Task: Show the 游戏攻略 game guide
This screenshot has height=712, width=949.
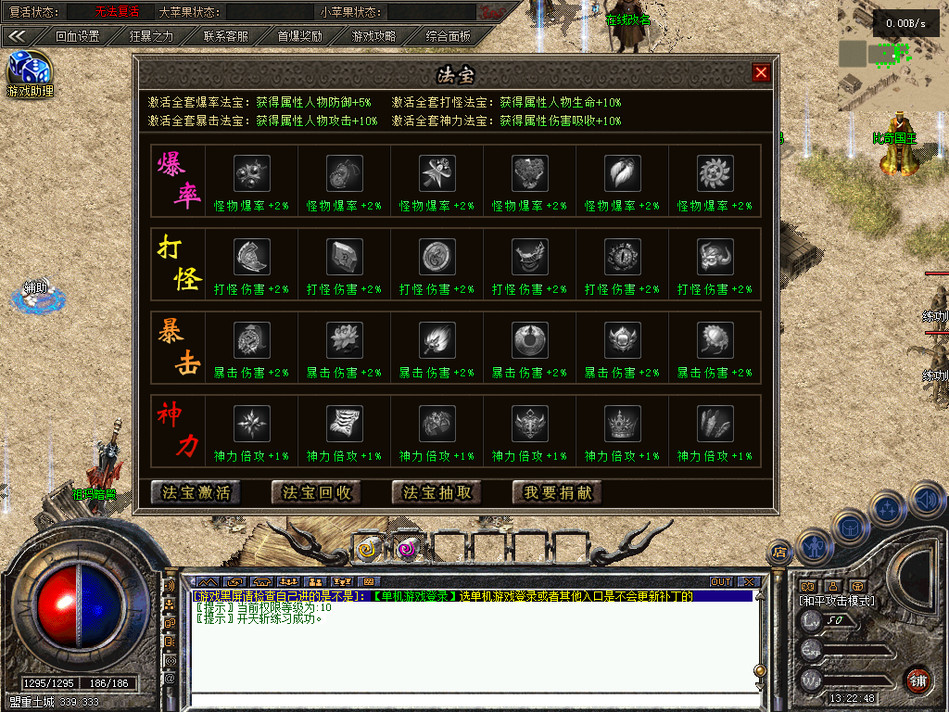Action: 374,36
